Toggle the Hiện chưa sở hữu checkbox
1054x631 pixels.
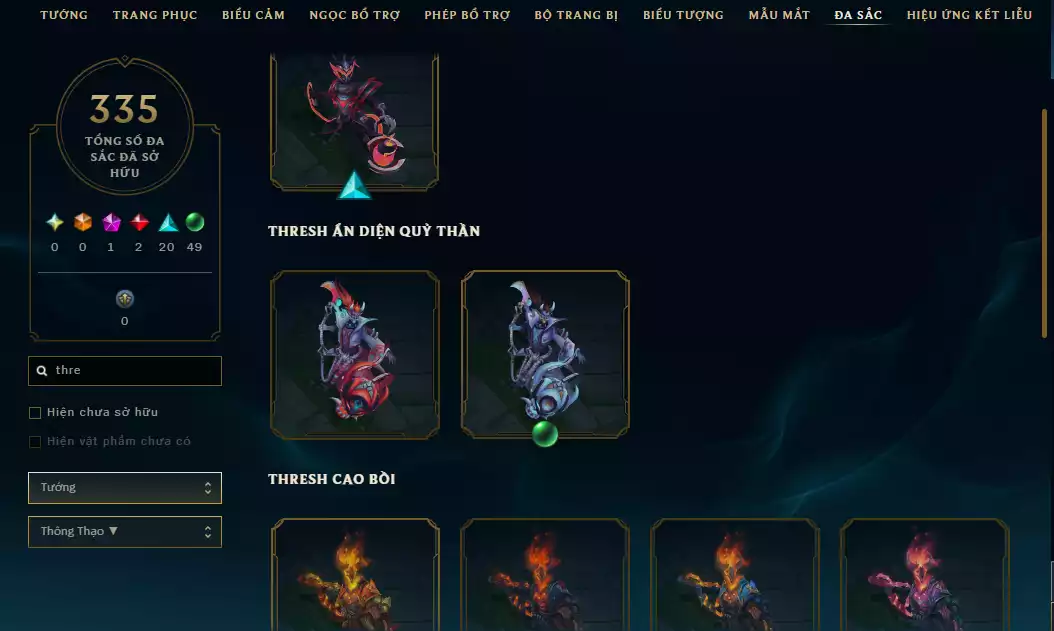[x=36, y=413]
